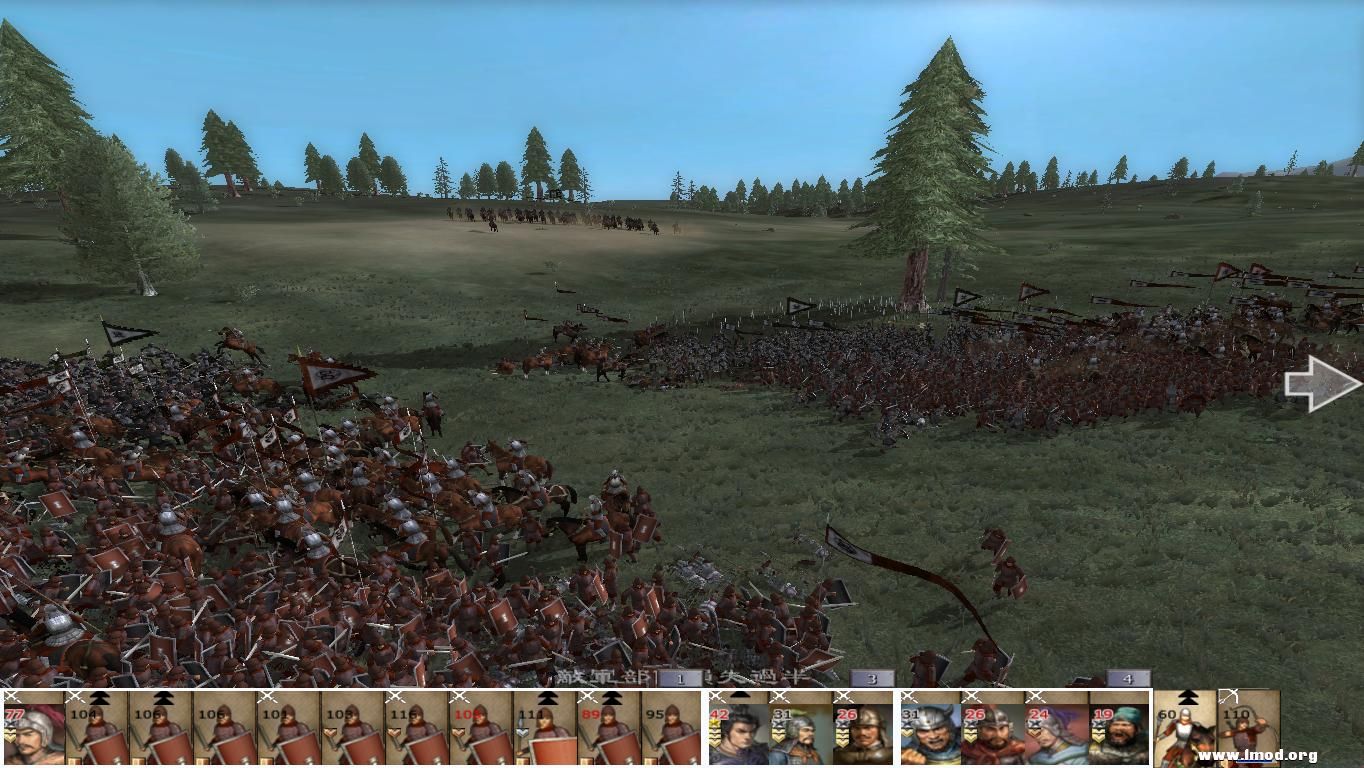This screenshot has width=1364, height=768.
Task: Click the experience chevrons on general 26's portrait
Action: coord(841,738)
